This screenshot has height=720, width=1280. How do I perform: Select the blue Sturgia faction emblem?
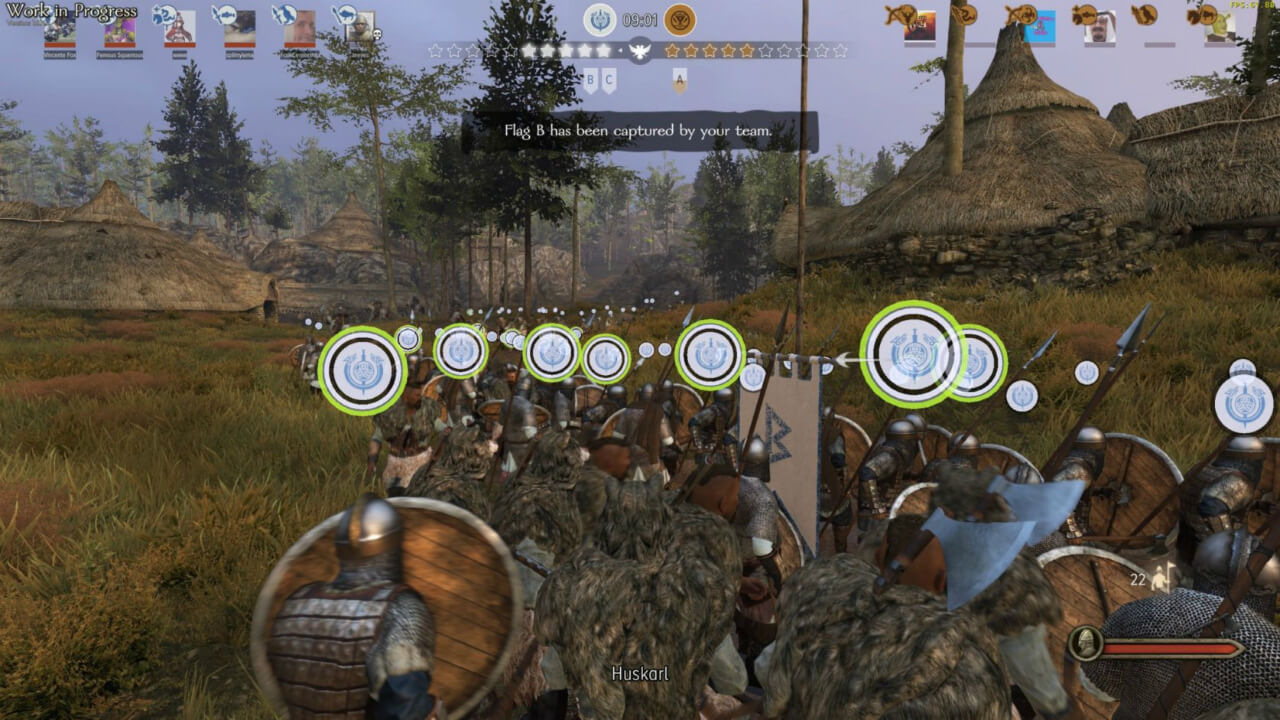coord(600,20)
